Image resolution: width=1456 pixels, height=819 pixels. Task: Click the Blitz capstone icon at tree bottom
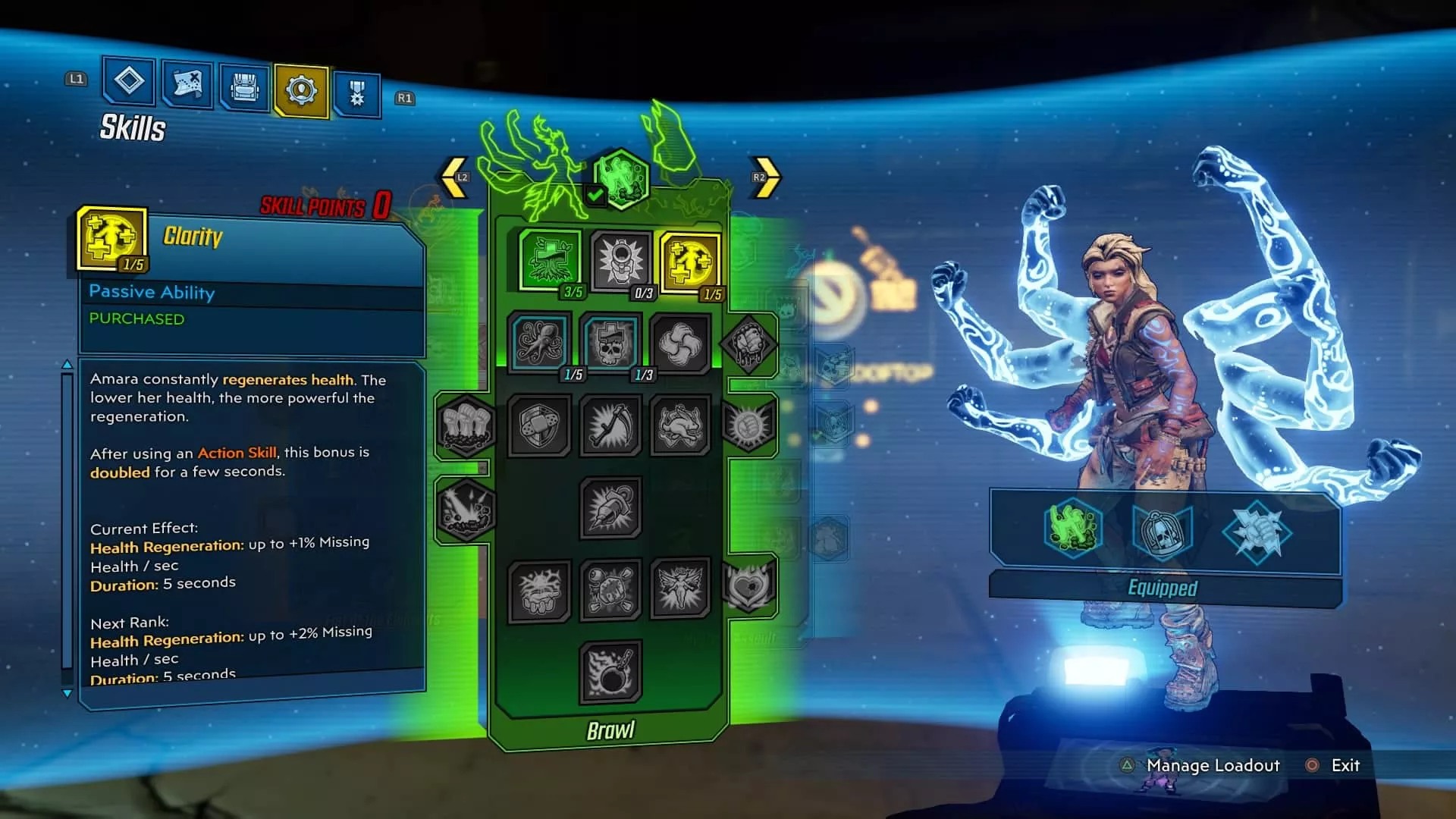610,673
